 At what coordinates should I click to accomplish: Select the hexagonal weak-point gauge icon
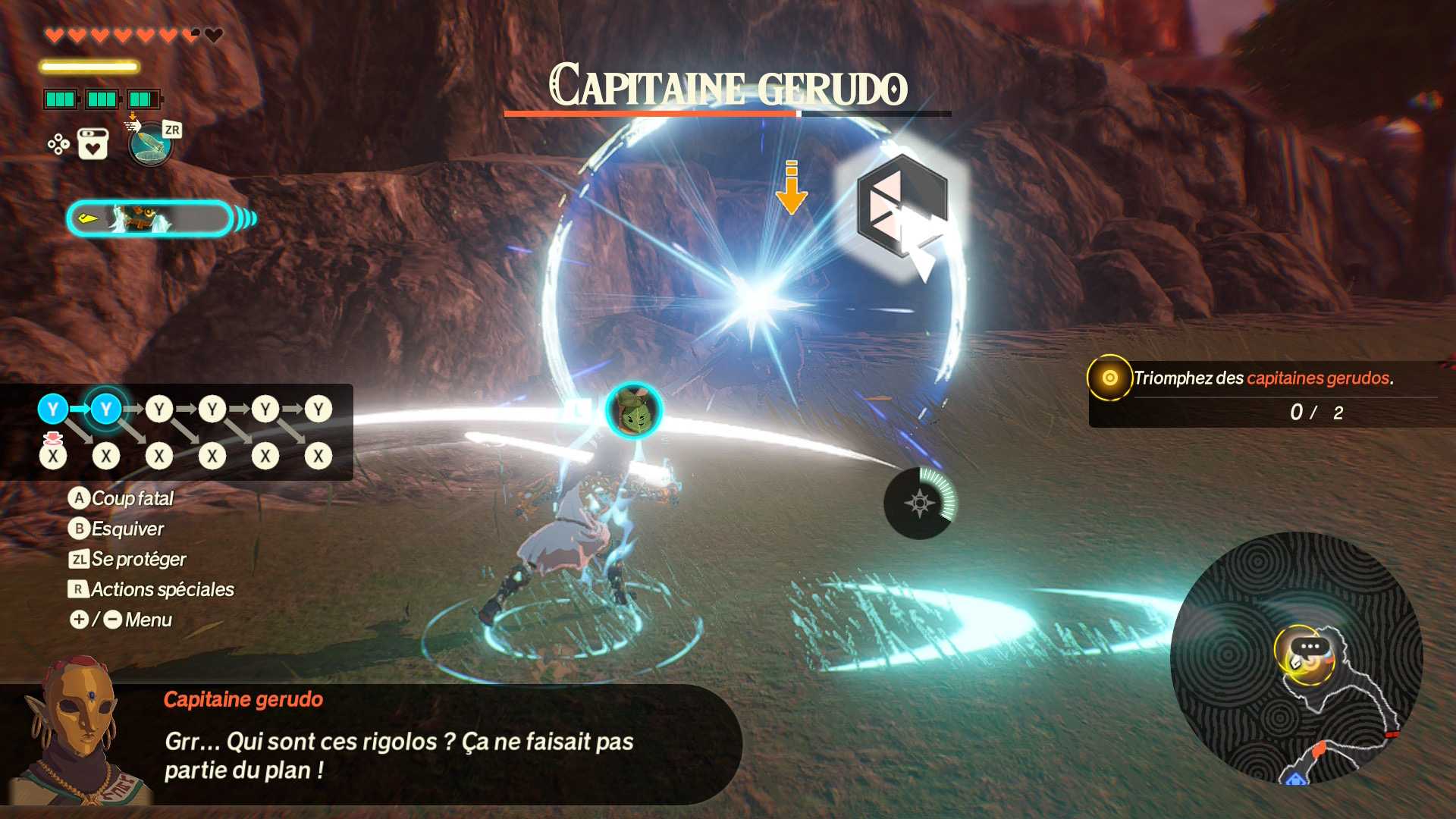coord(902,206)
